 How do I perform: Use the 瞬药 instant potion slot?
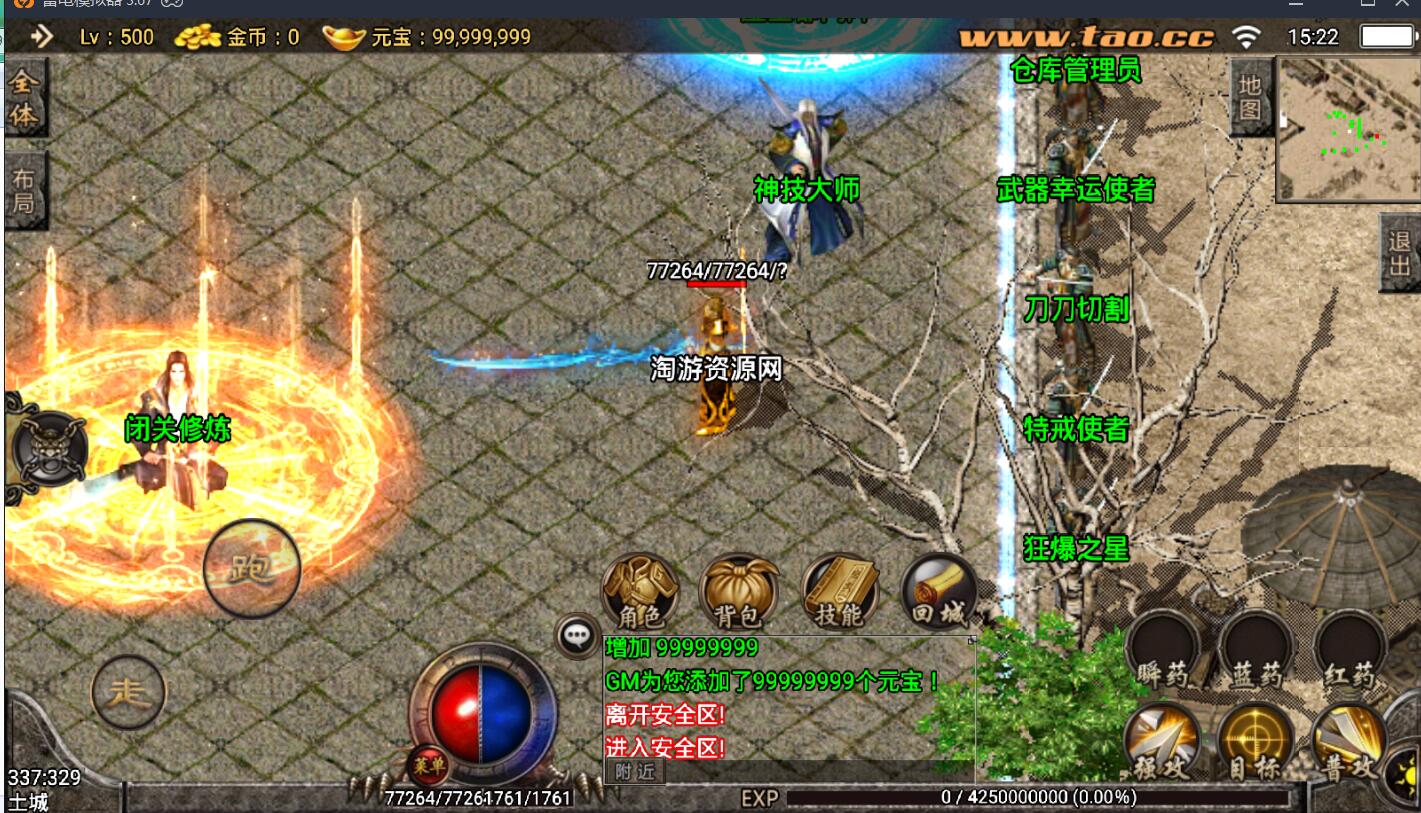click(x=1163, y=650)
